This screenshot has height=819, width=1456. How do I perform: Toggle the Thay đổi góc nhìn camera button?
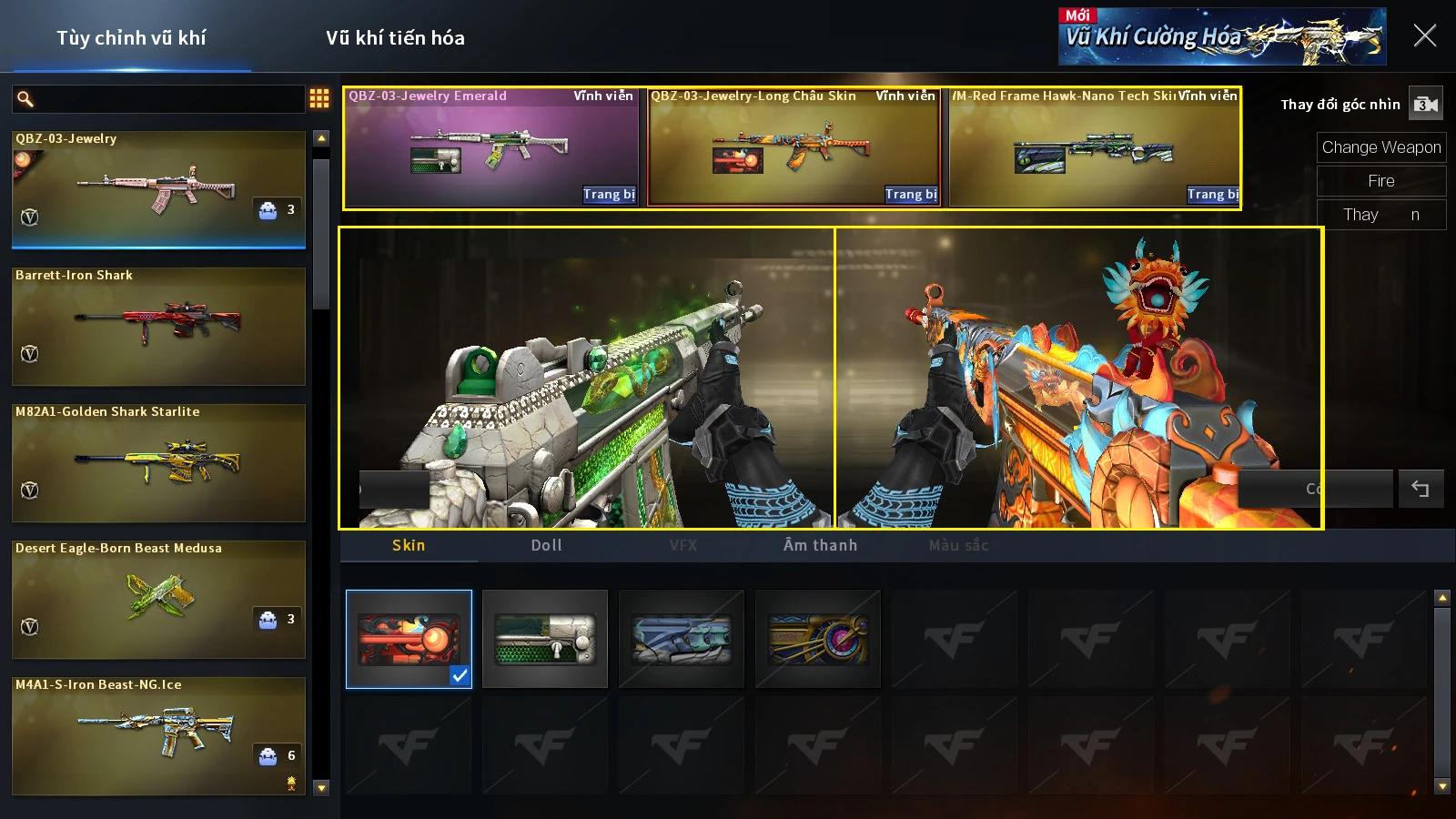1425,105
